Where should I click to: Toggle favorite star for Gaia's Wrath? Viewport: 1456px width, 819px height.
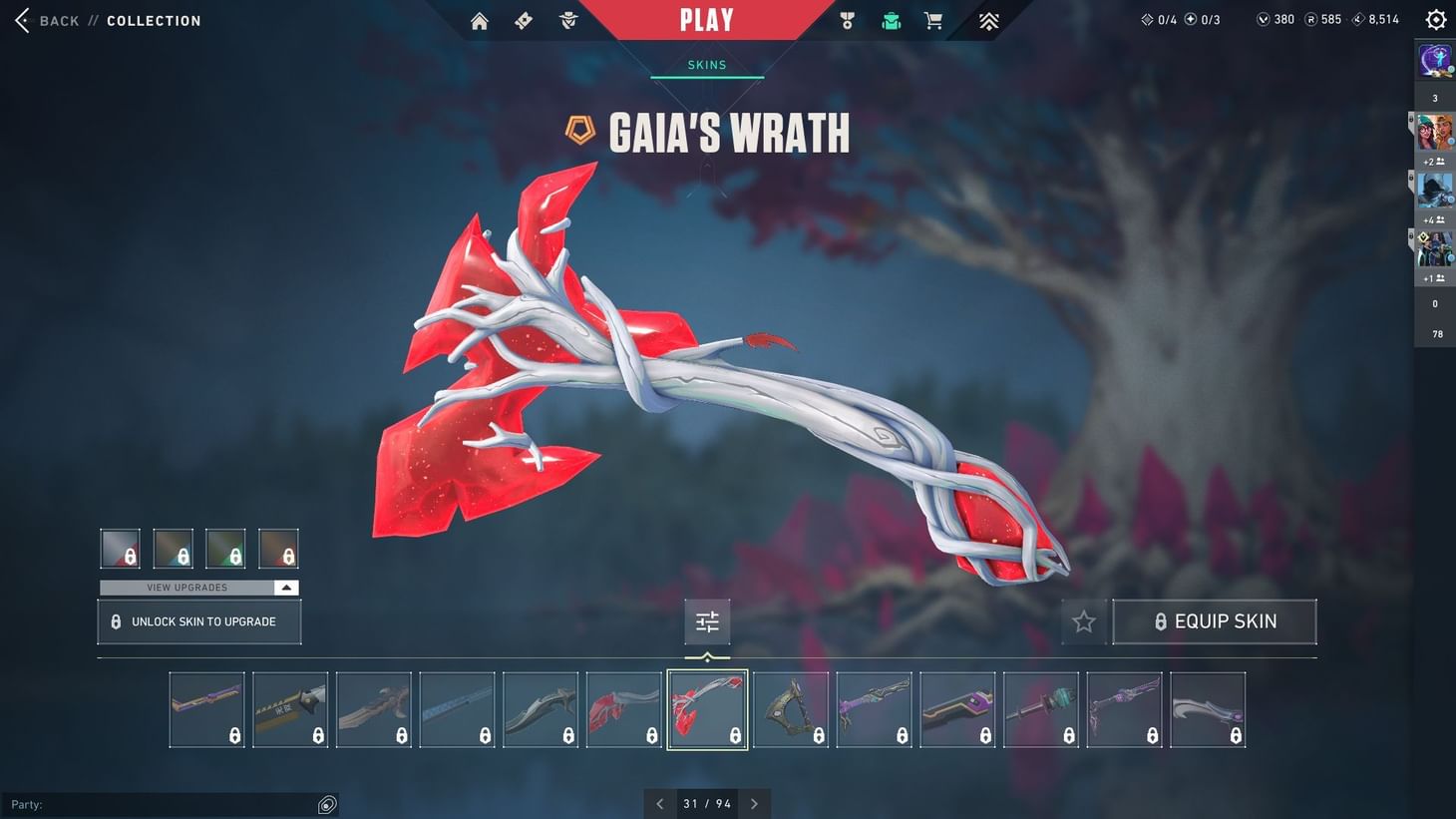point(1083,620)
